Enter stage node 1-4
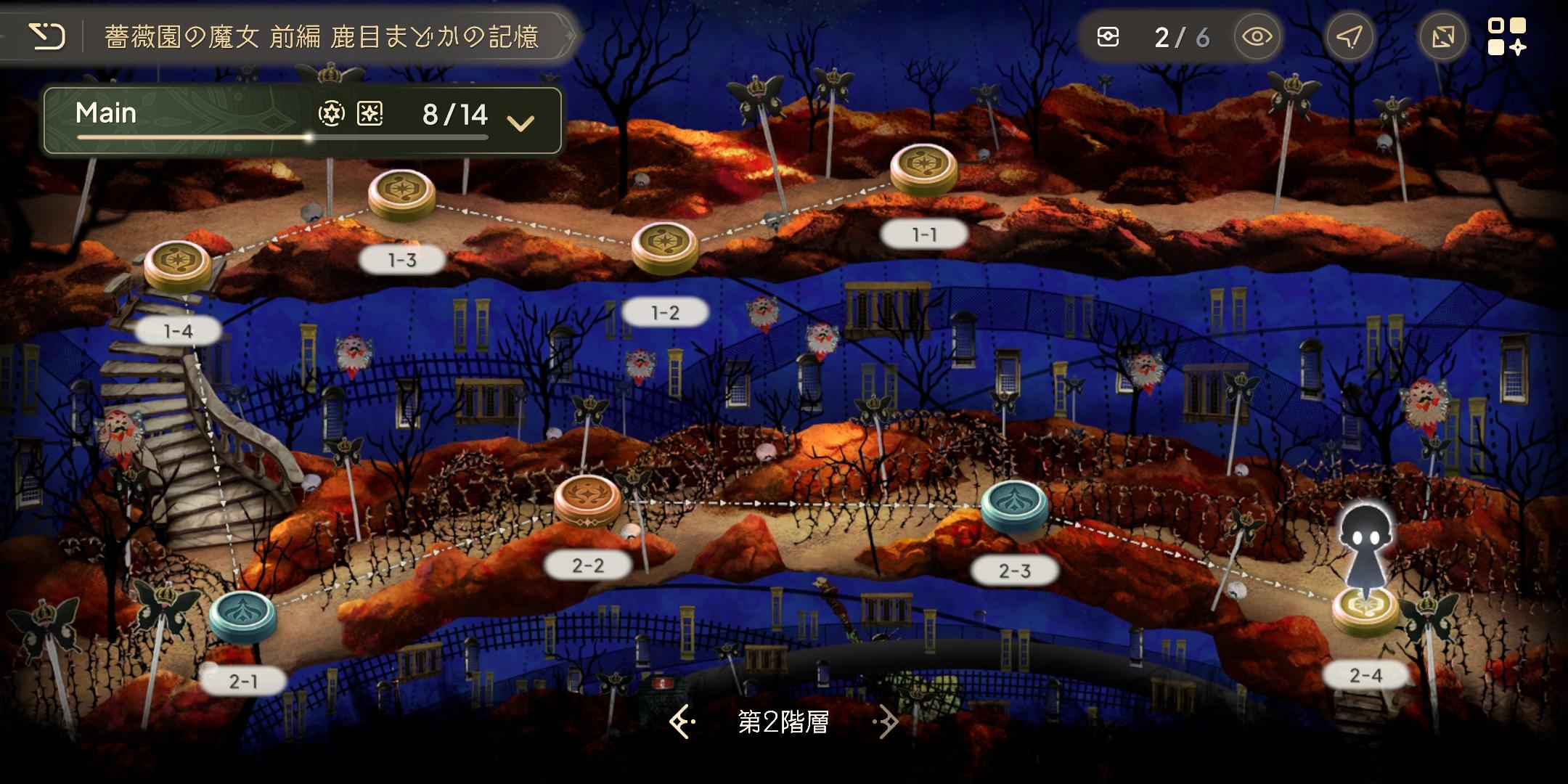Screen dimensions: 1568x784 178,266
